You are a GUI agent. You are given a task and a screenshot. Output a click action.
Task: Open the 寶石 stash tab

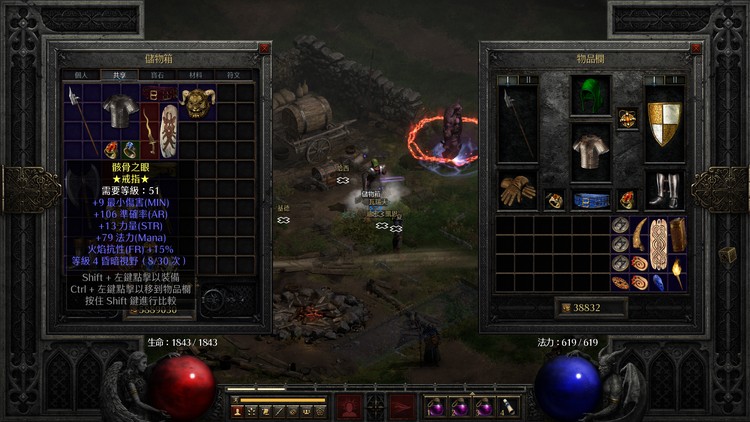point(156,75)
